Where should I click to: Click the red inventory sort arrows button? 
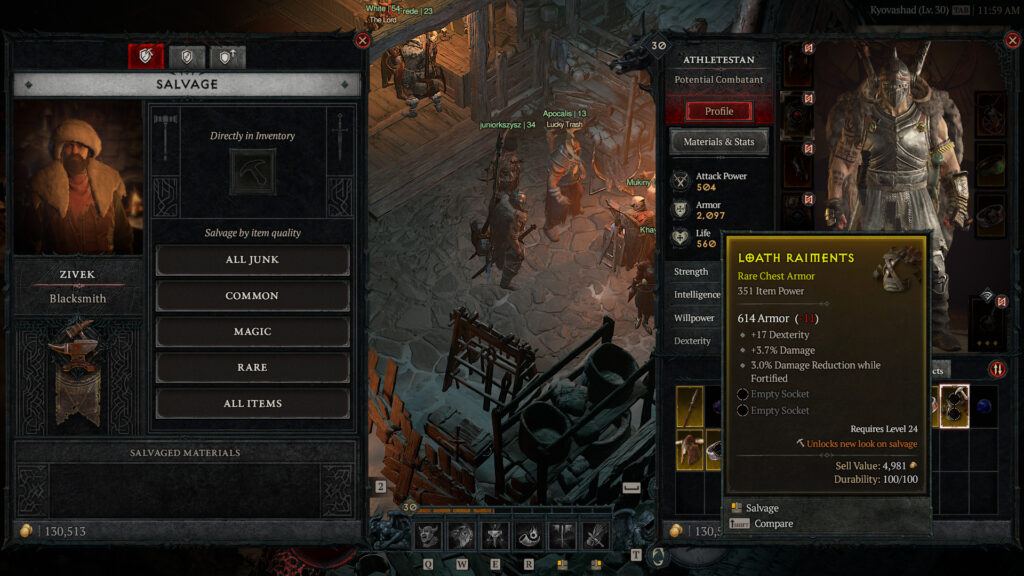[997, 369]
